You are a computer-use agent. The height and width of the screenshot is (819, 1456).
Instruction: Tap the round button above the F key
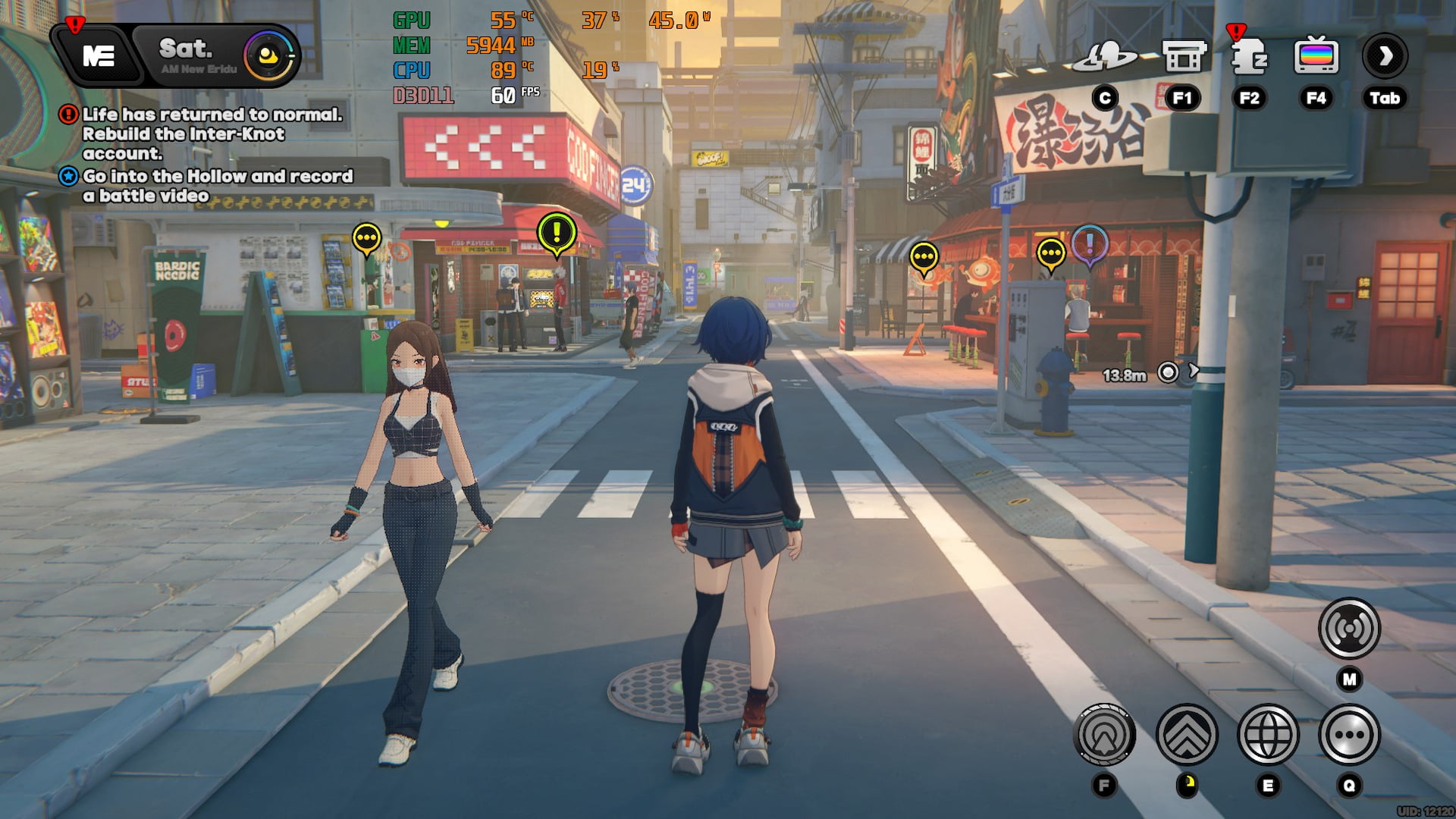[1105, 735]
